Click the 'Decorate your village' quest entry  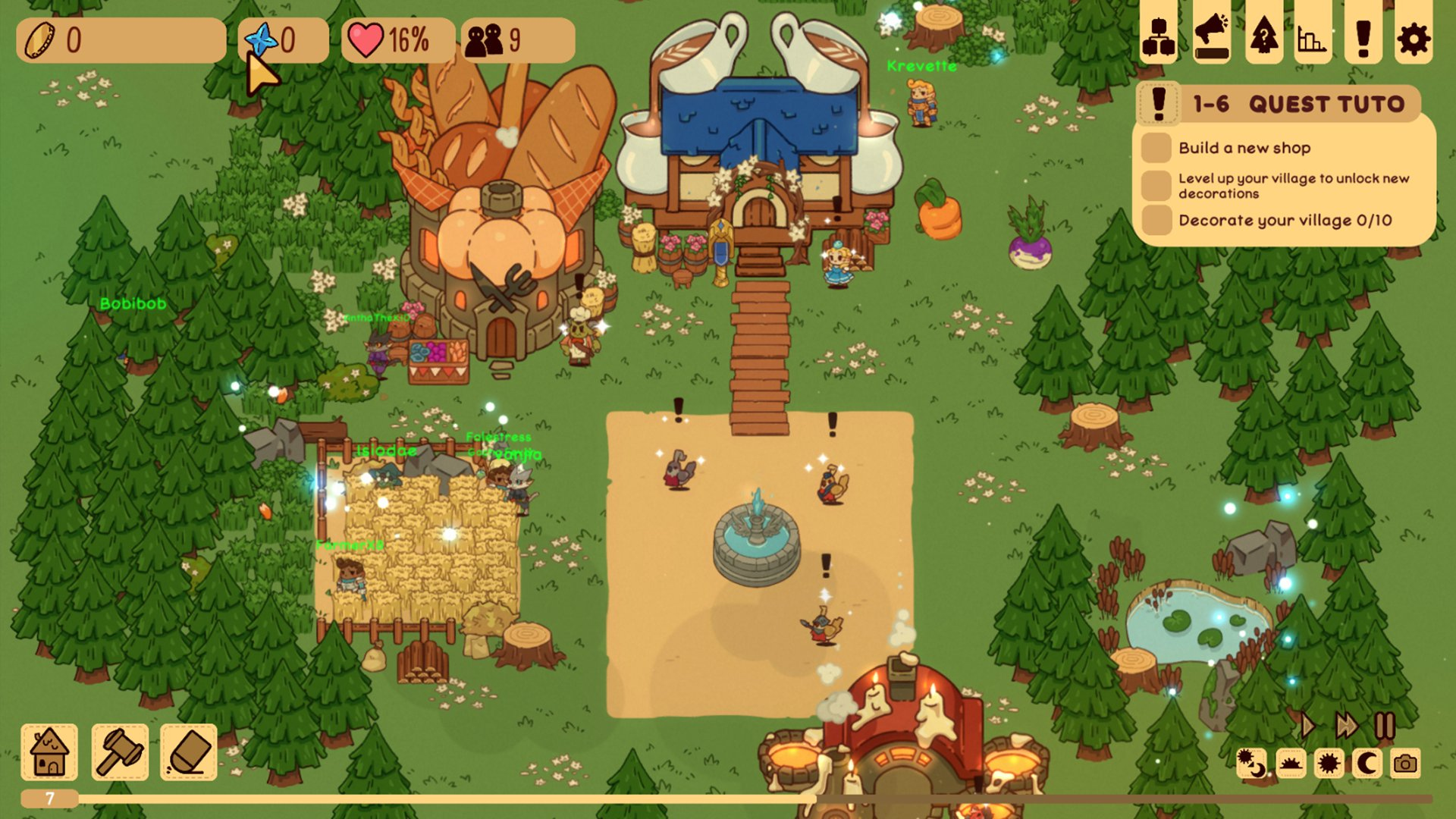pyautogui.click(x=1285, y=221)
